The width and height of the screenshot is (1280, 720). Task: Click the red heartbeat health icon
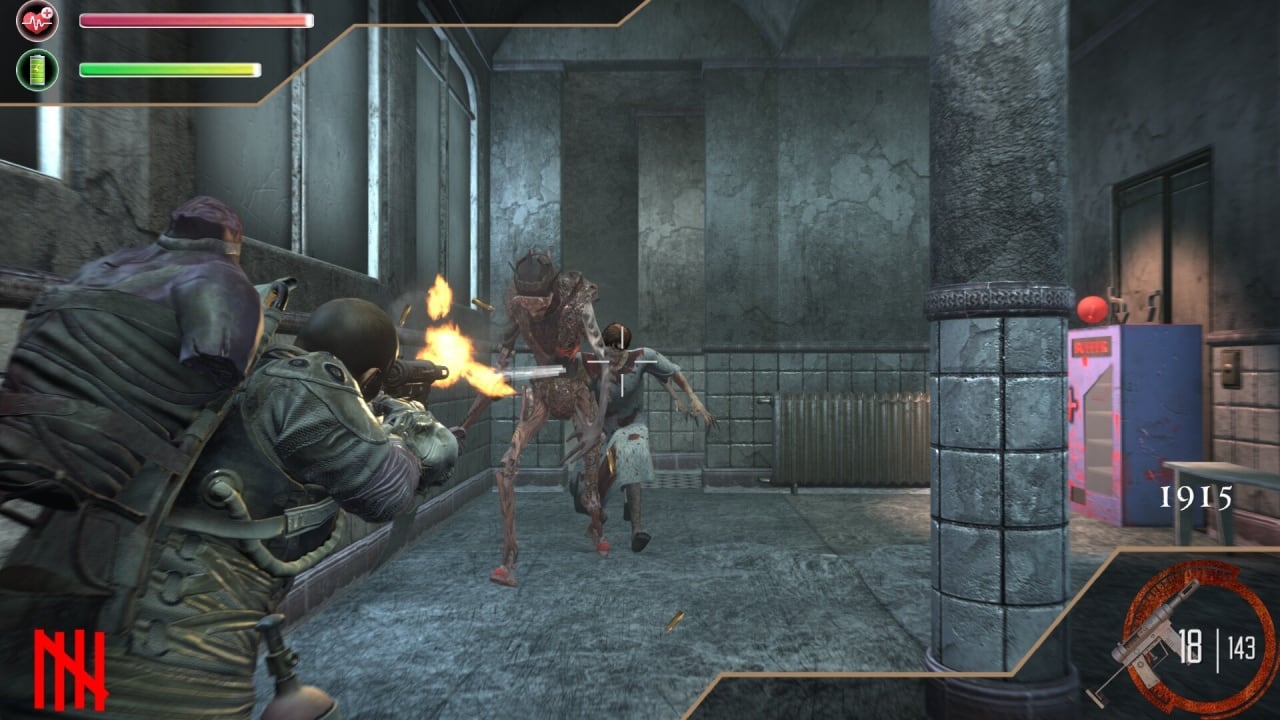[x=37, y=20]
